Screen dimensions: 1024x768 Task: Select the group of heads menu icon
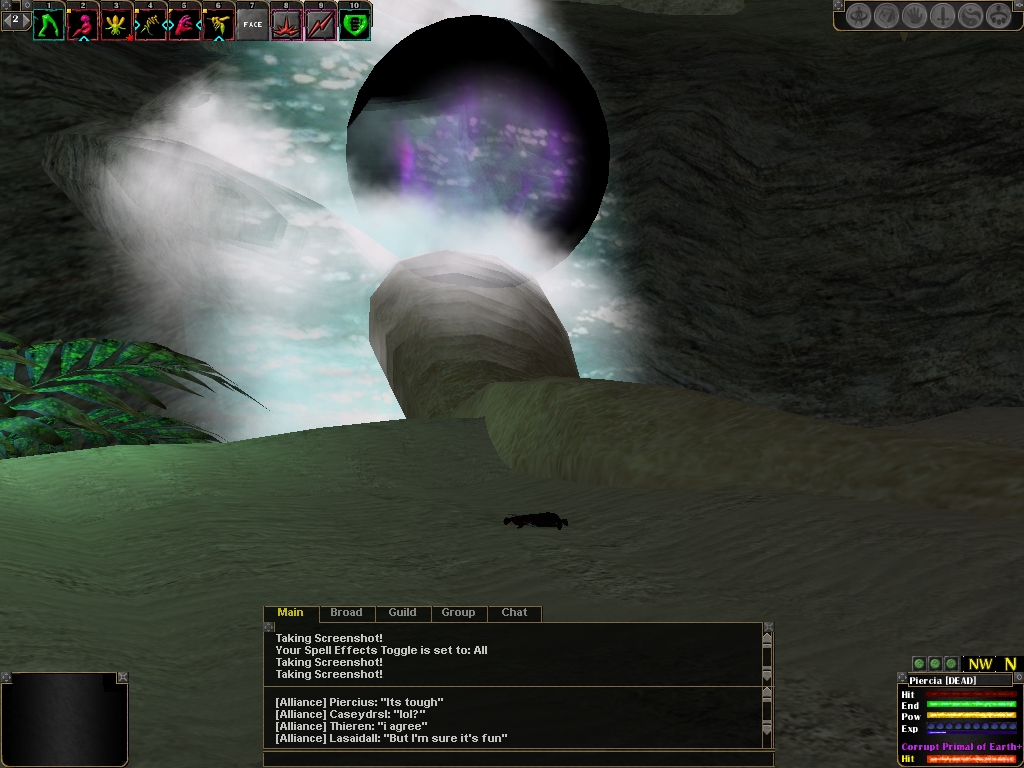click(998, 16)
